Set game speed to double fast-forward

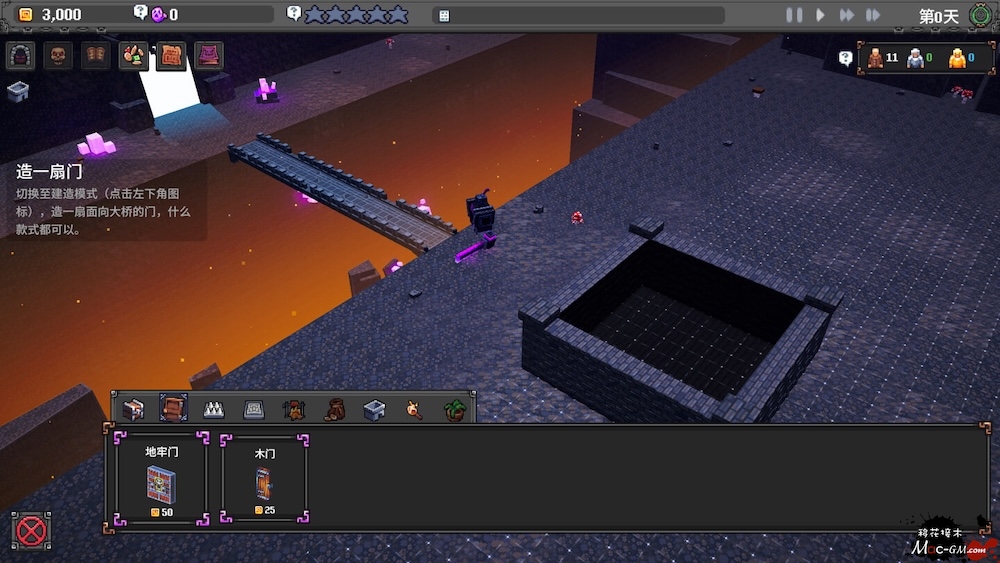(x=846, y=15)
